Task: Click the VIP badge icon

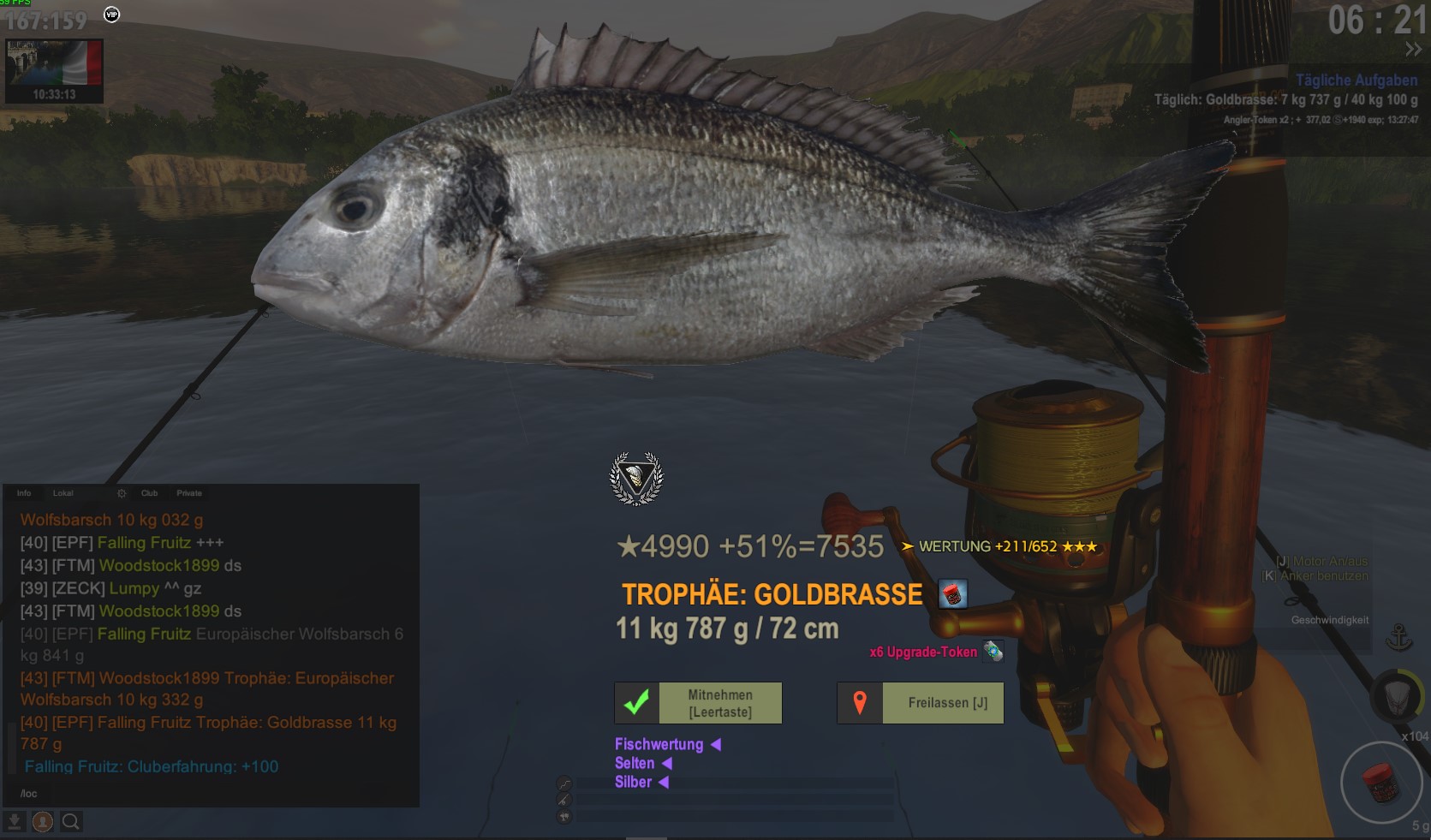Action: (111, 15)
